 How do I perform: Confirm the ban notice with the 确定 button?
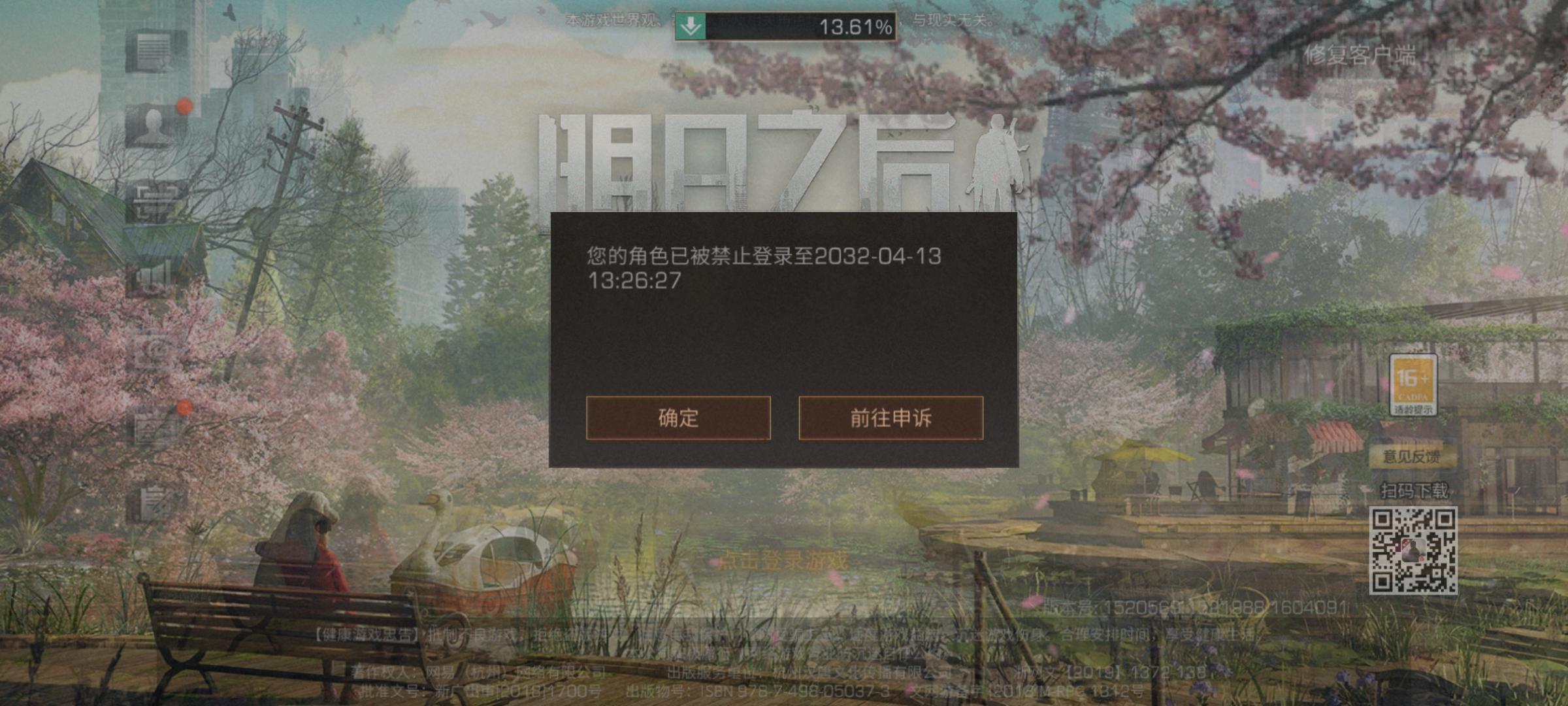coord(678,419)
